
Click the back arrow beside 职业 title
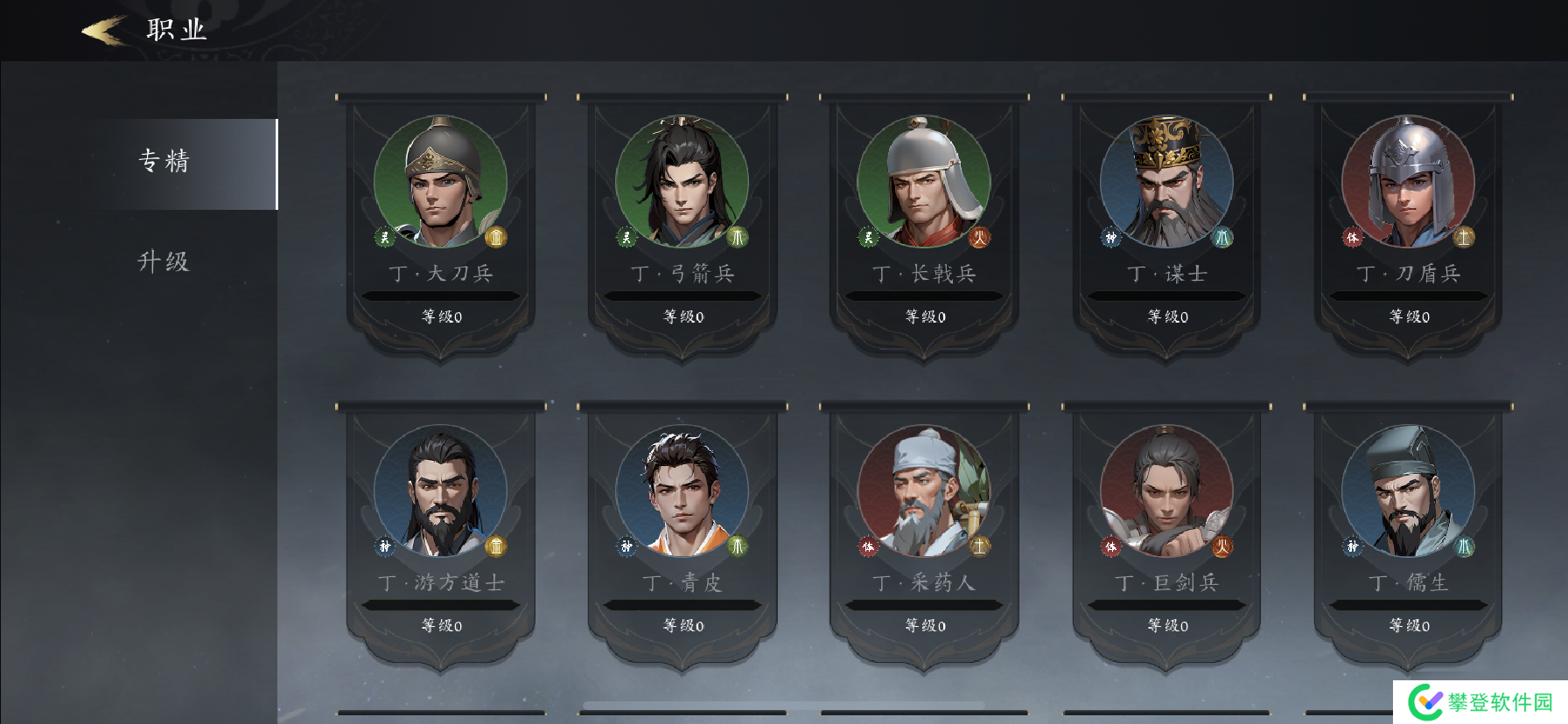click(99, 30)
